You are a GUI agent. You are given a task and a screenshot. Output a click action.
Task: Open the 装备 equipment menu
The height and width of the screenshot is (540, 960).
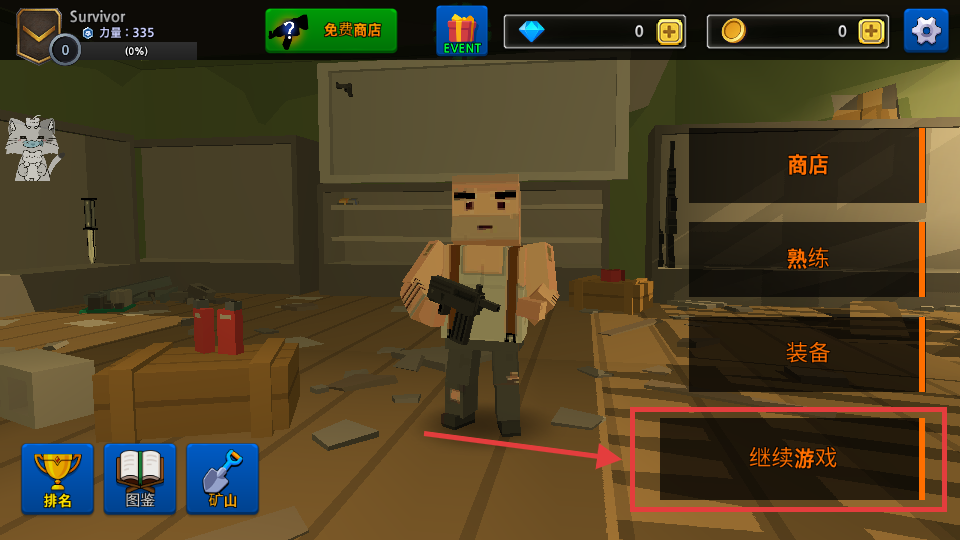pyautogui.click(x=806, y=353)
